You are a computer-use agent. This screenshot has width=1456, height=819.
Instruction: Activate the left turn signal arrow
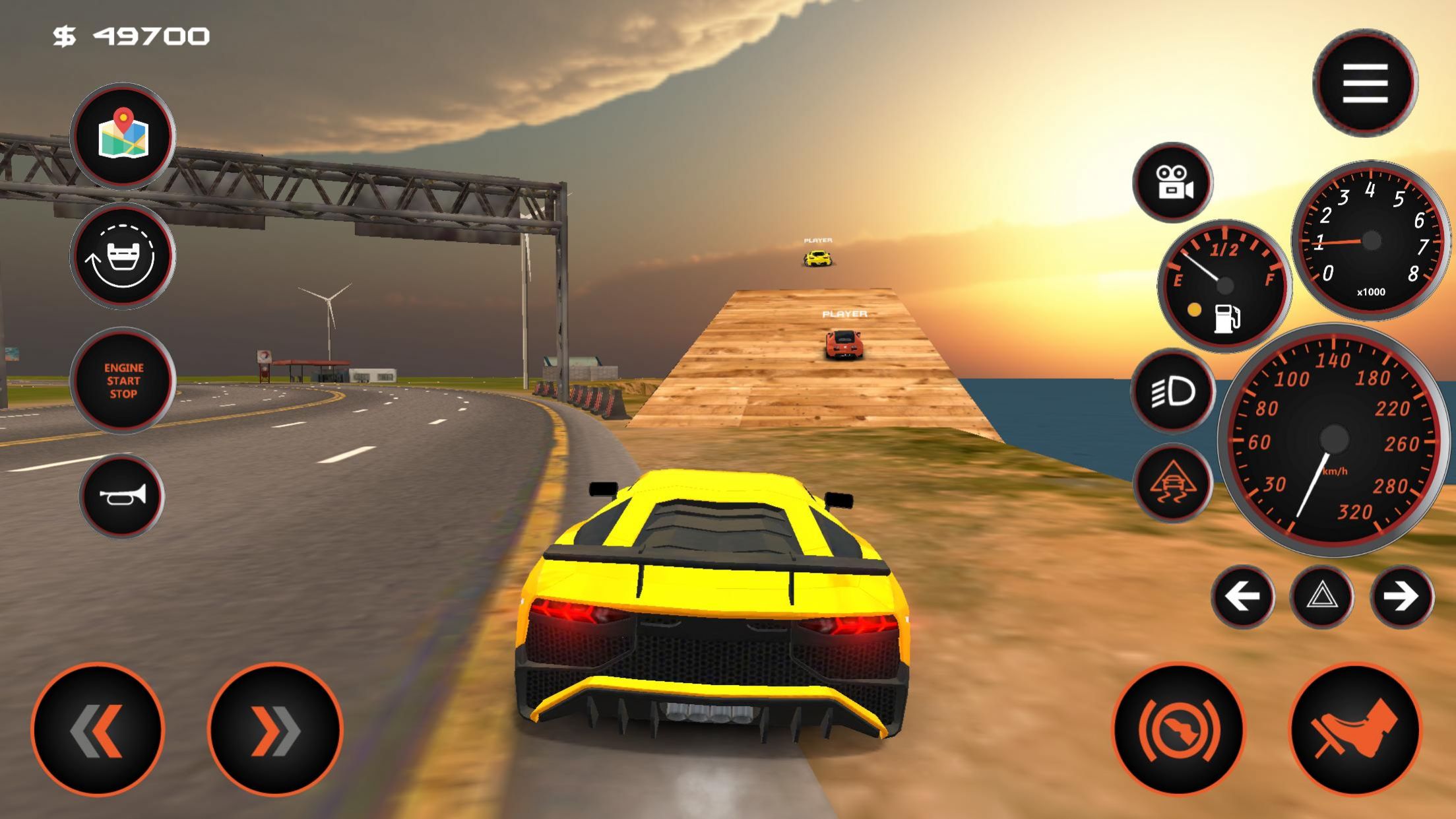[1242, 597]
